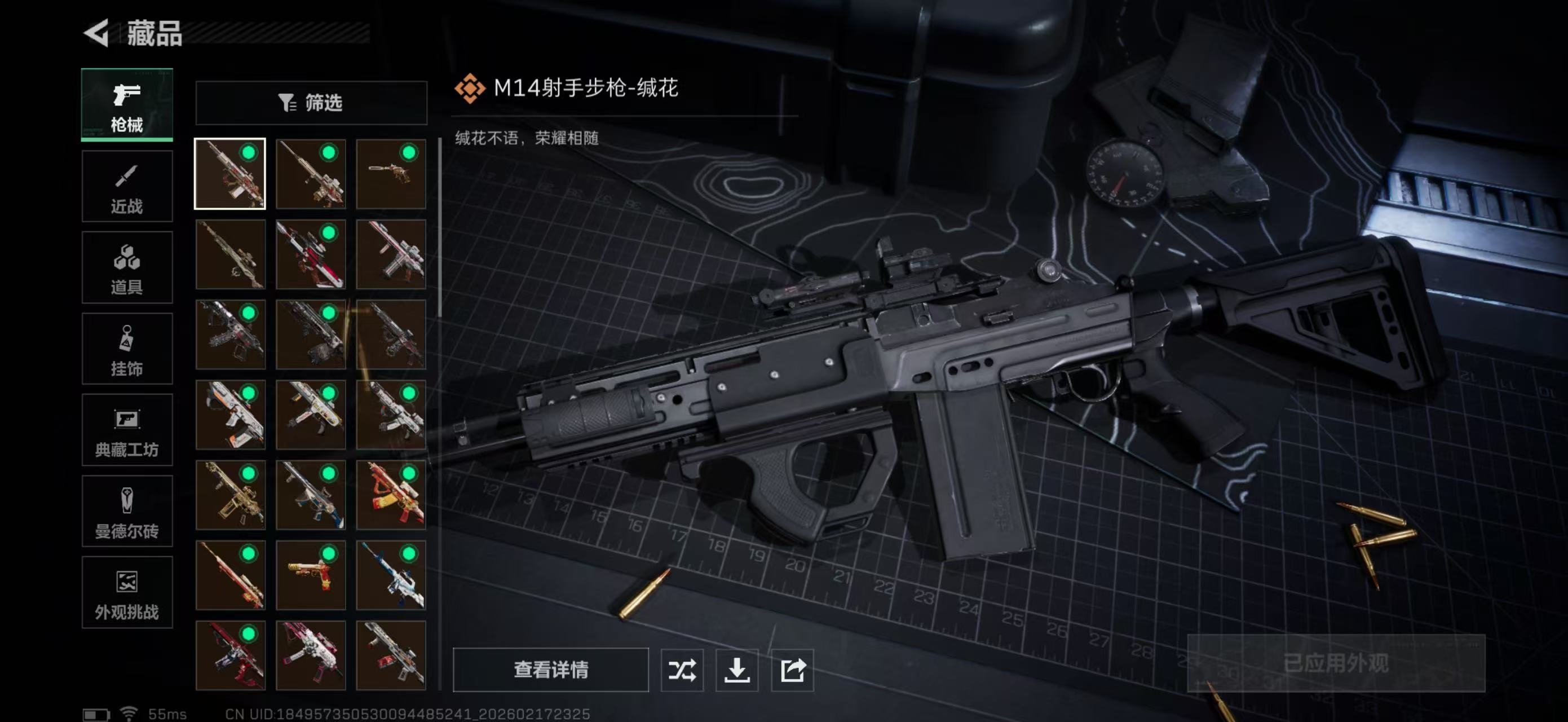Select the 枪械 firearms tab
1568x722 pixels.
point(127,105)
